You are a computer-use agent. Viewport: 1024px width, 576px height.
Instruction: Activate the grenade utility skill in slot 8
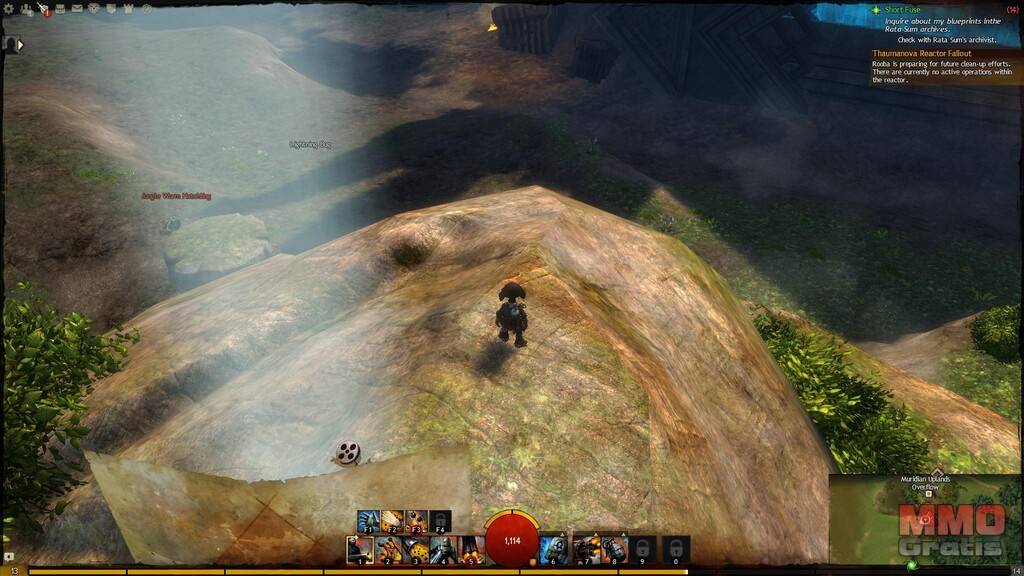tap(615, 550)
